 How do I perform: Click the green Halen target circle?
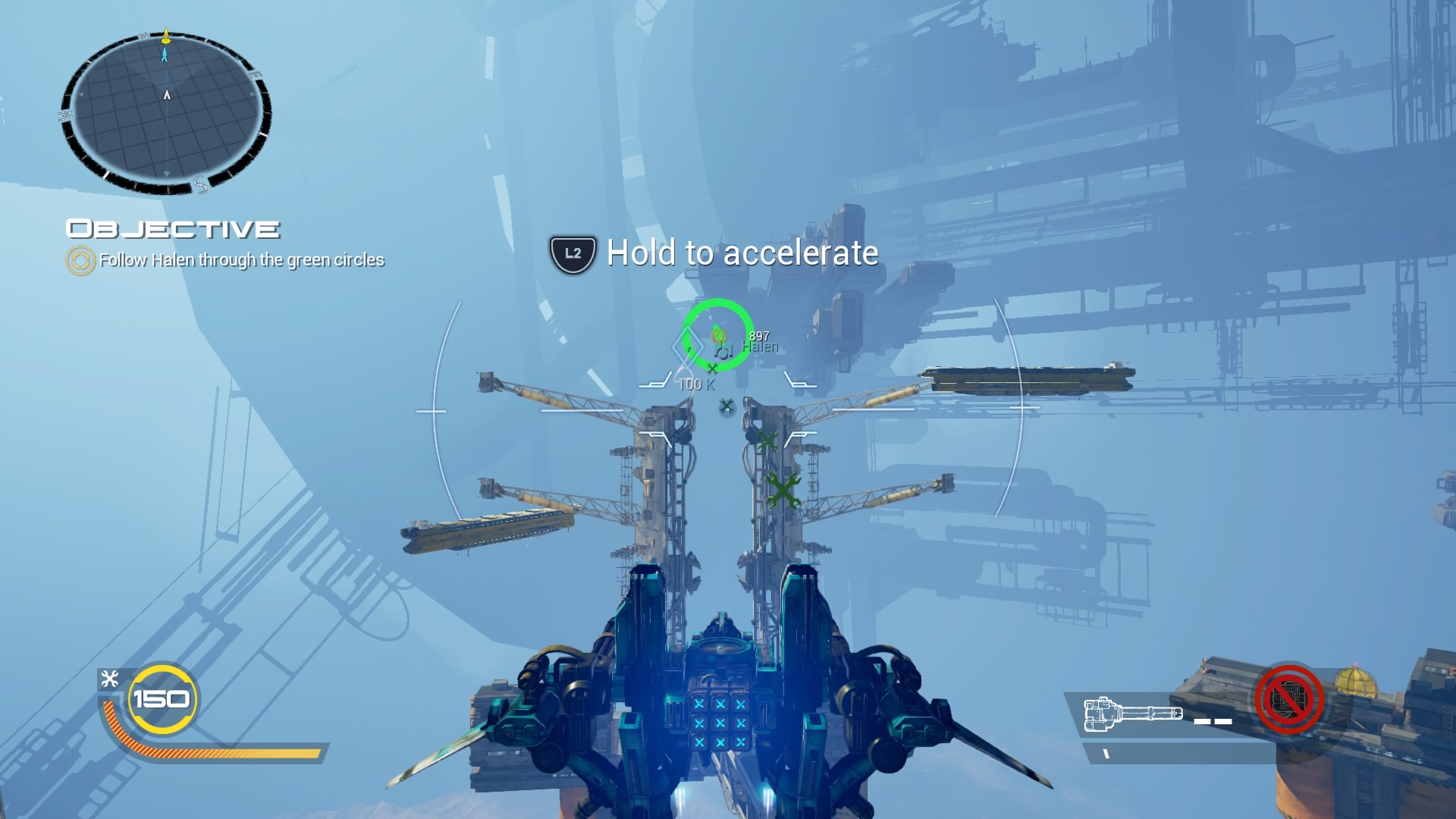point(717,335)
